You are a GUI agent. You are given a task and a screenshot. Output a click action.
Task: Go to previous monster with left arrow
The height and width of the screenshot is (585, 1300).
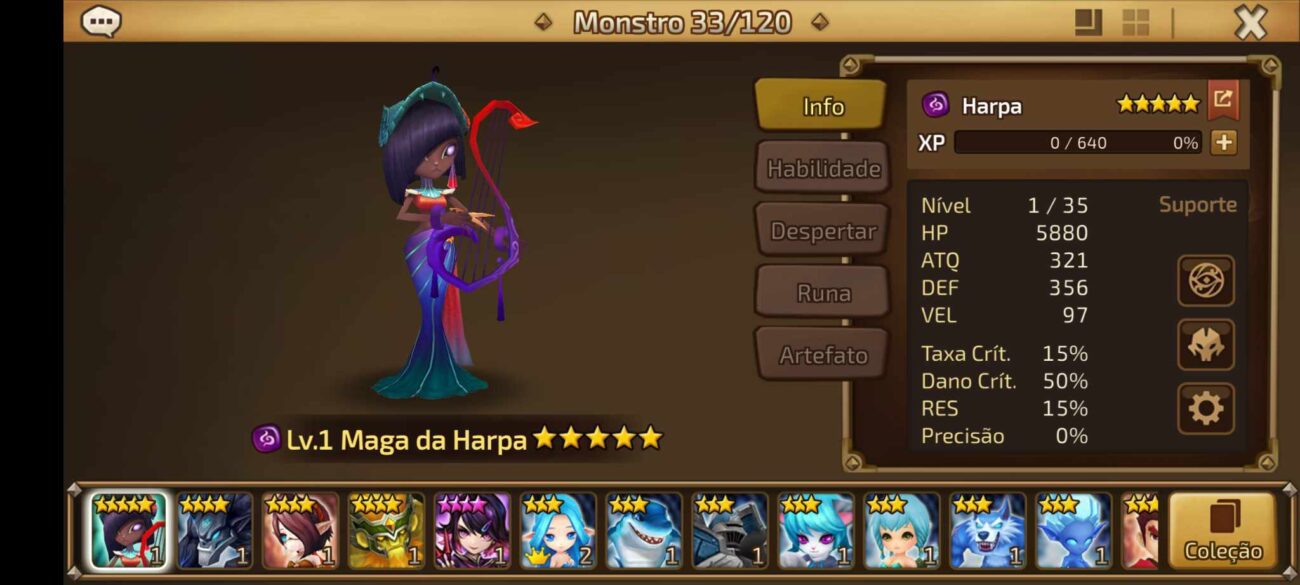click(x=543, y=21)
